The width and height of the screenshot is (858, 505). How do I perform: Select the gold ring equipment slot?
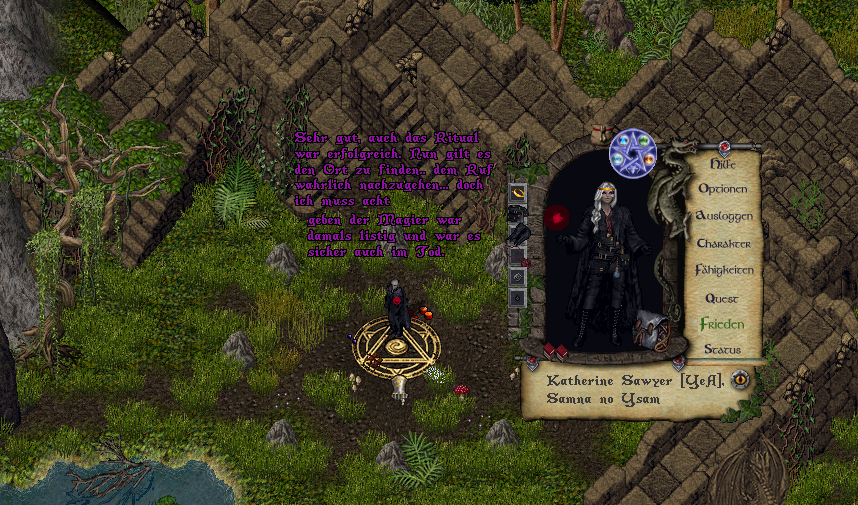click(x=518, y=190)
